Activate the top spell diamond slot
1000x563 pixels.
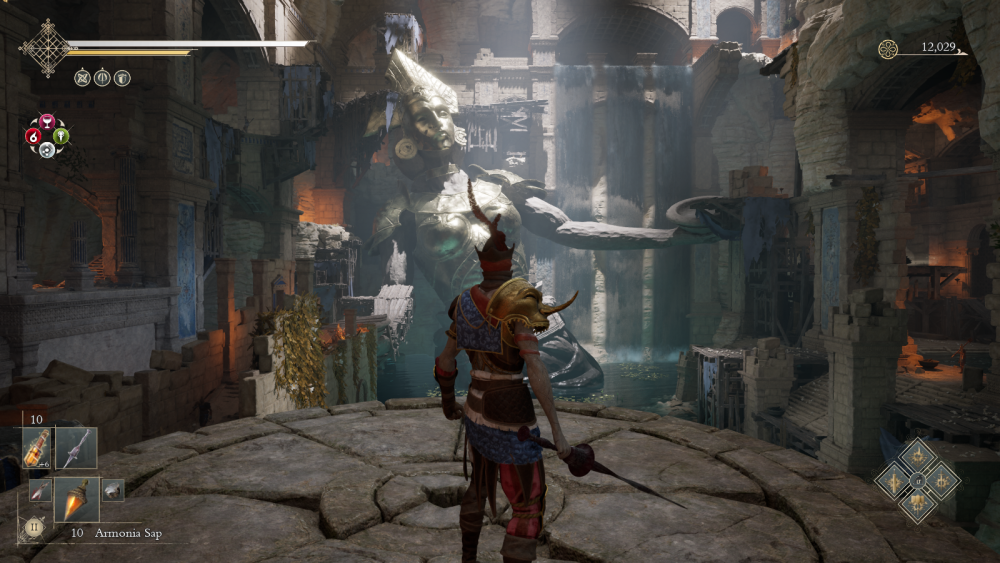917,456
